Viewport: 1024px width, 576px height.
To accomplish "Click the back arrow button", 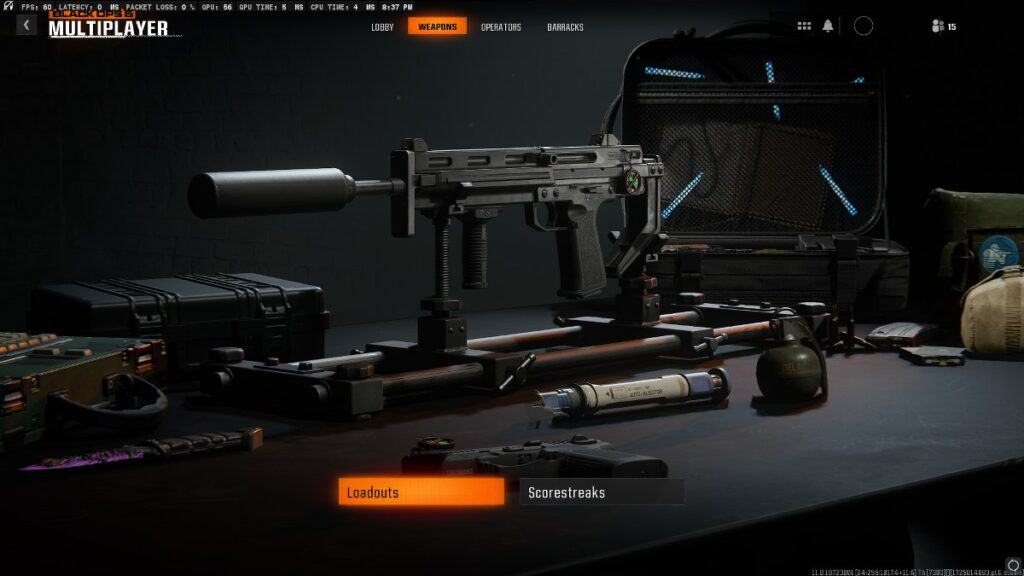I will pos(26,25).
